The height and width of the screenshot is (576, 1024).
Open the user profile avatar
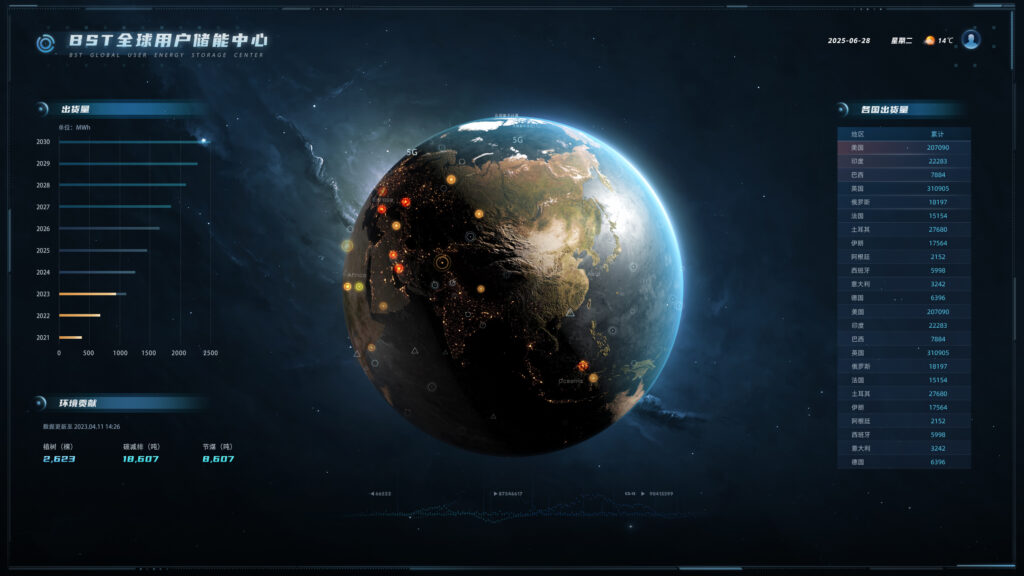coord(970,40)
